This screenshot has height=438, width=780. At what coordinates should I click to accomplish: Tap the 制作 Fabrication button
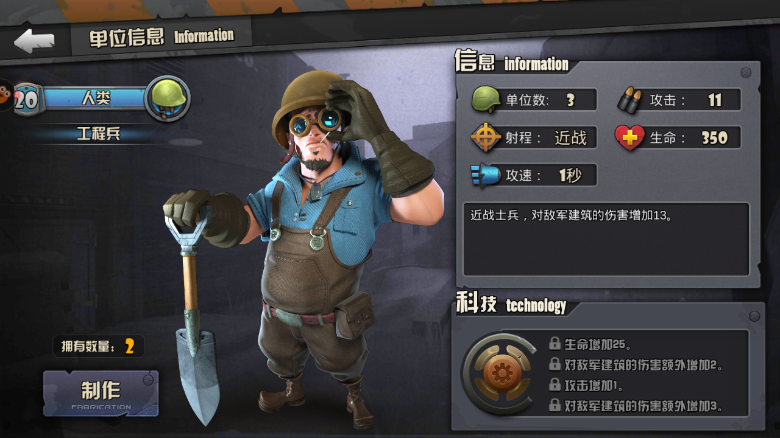click(x=100, y=393)
